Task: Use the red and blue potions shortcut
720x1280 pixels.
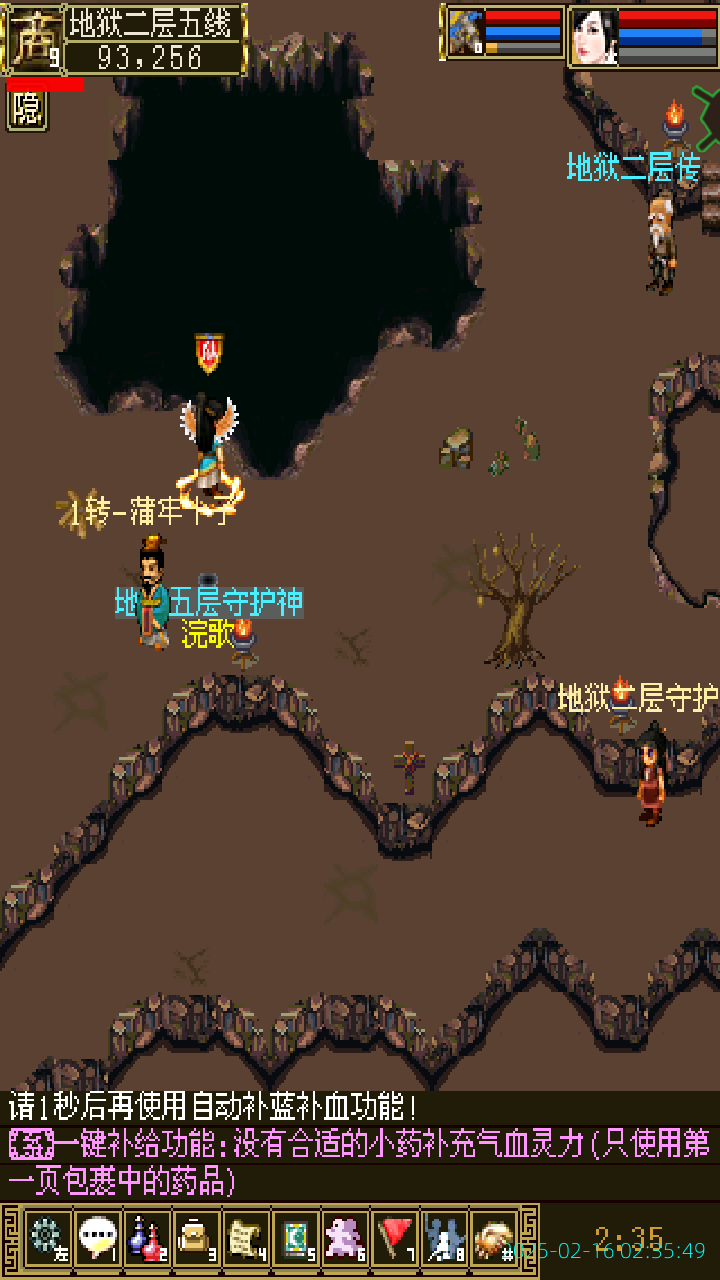Action: pos(146,1237)
